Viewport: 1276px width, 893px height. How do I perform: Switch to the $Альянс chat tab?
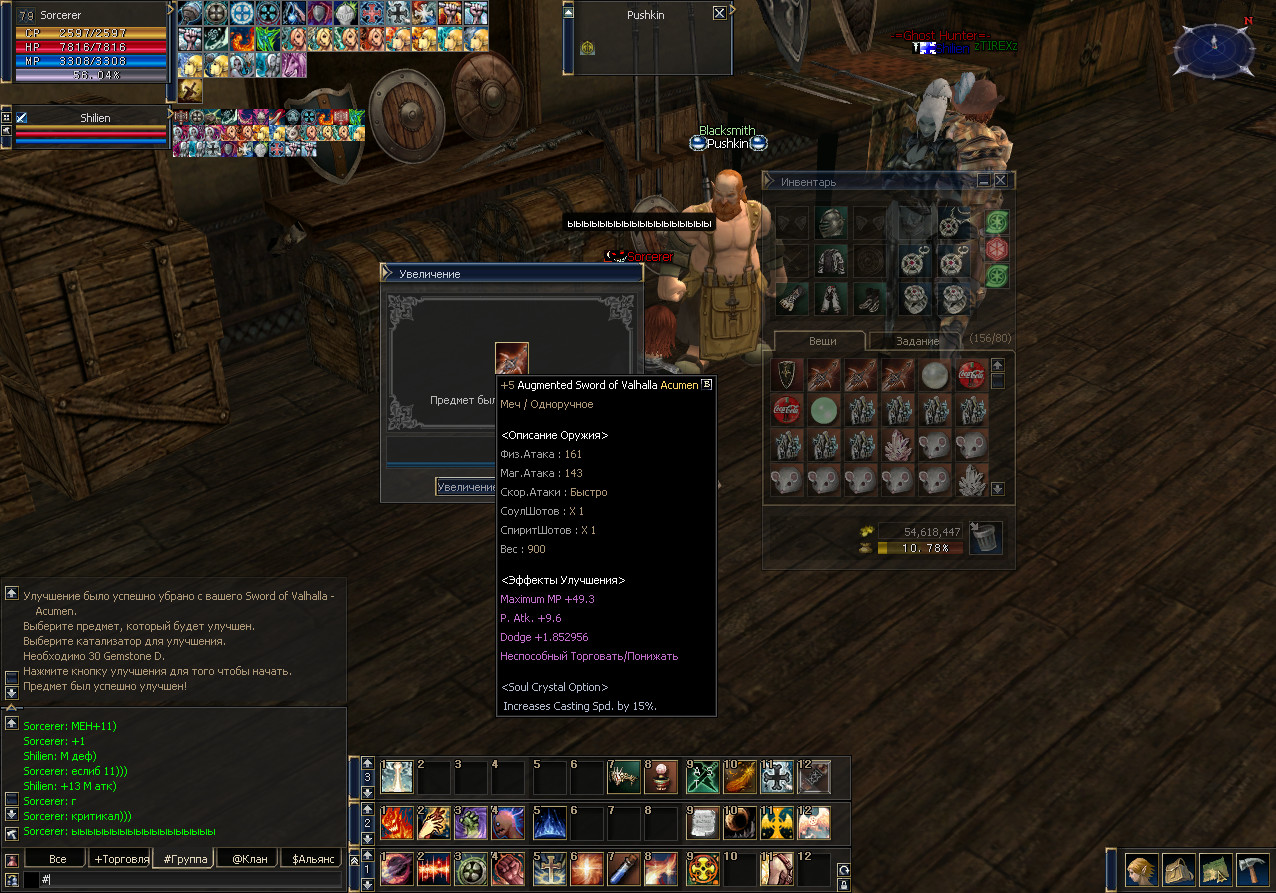tap(311, 859)
